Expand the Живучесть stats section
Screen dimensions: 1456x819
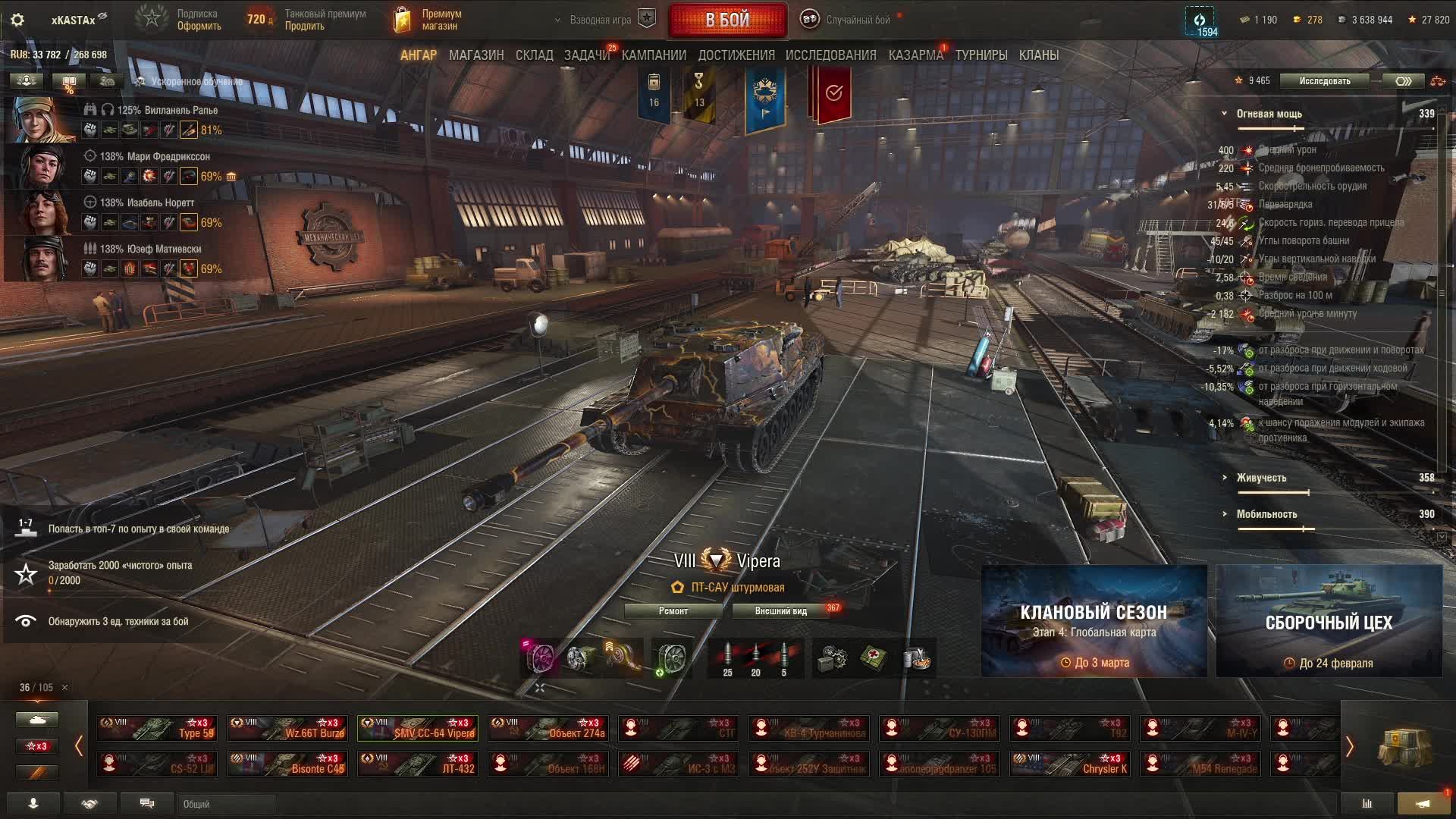point(1260,478)
